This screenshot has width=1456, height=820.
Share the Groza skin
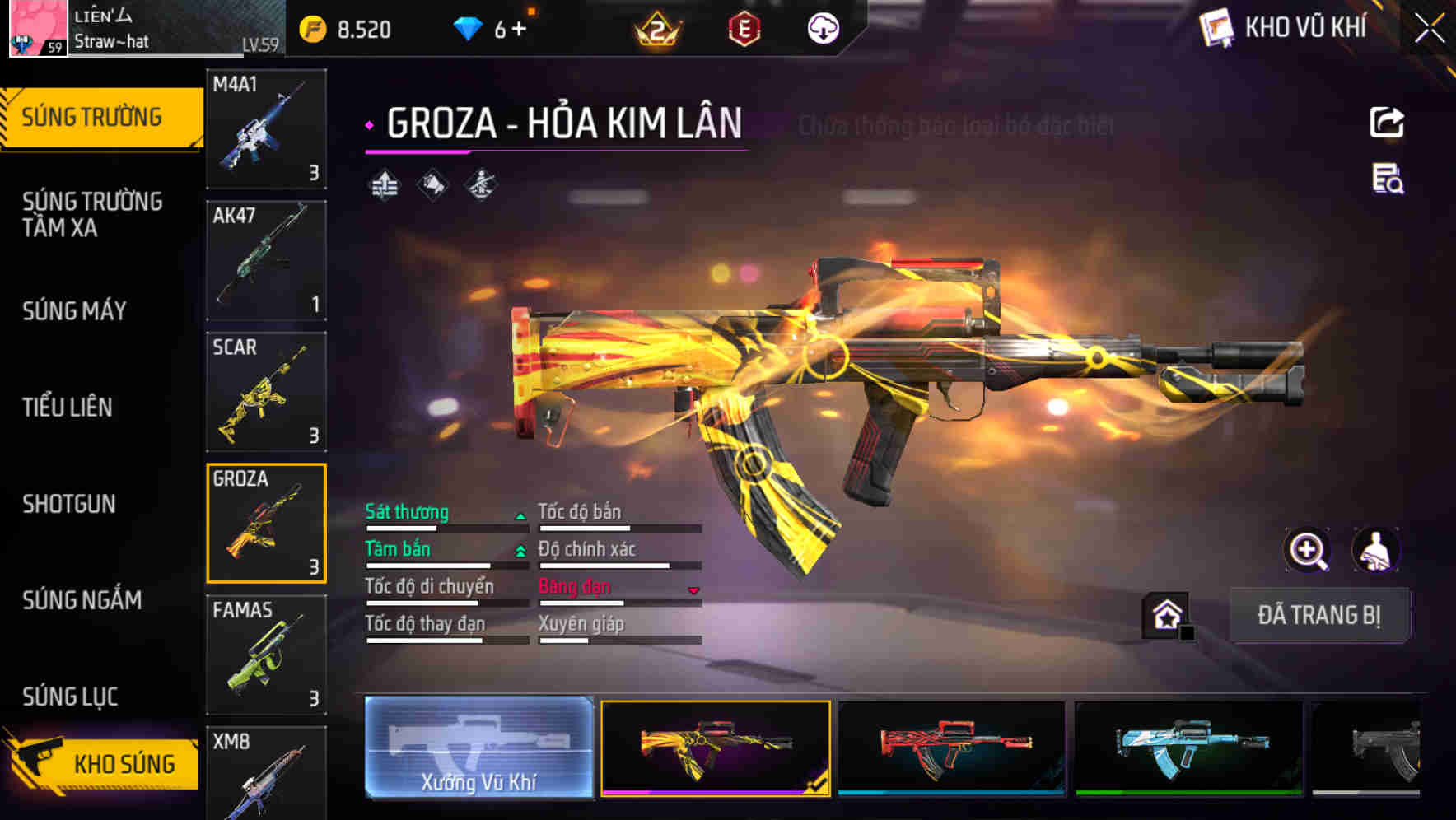[x=1387, y=123]
